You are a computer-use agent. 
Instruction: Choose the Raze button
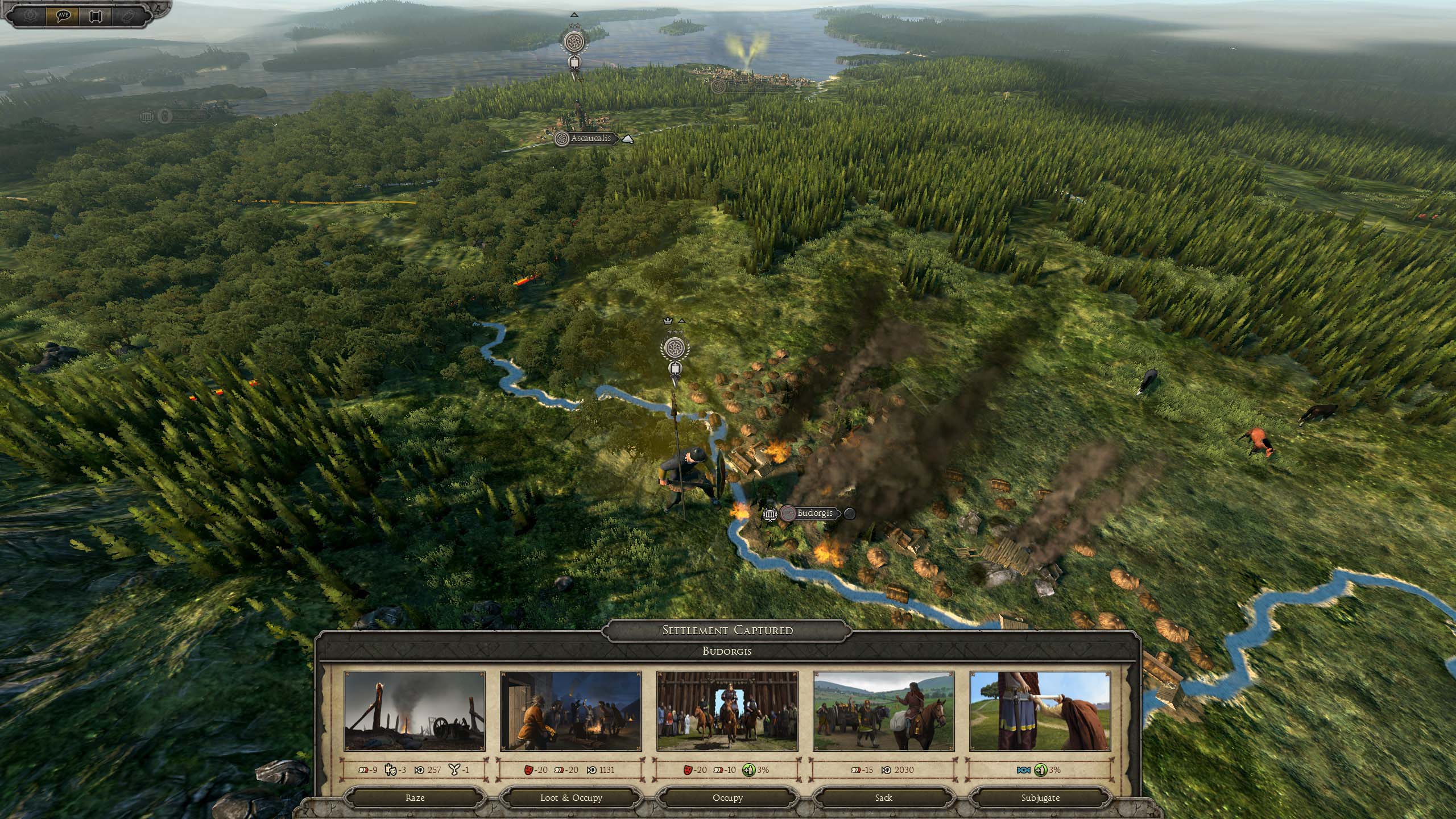click(415, 797)
